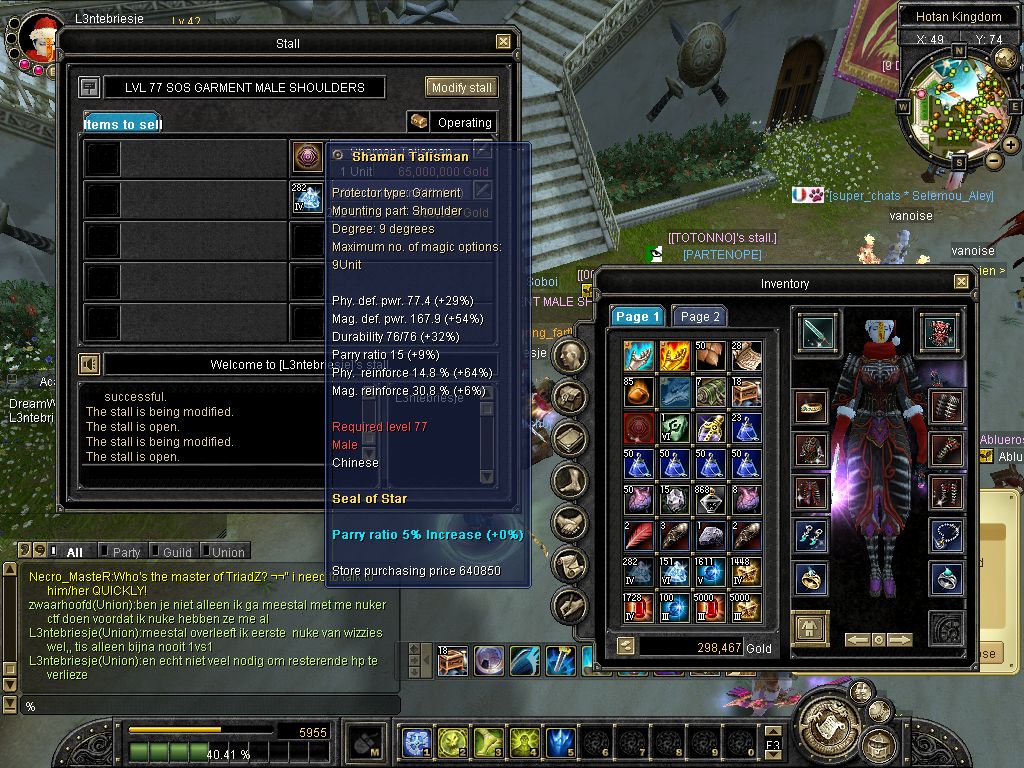Close the Inventory window
Image resolution: width=1024 pixels, height=768 pixels.
pyautogui.click(x=961, y=283)
